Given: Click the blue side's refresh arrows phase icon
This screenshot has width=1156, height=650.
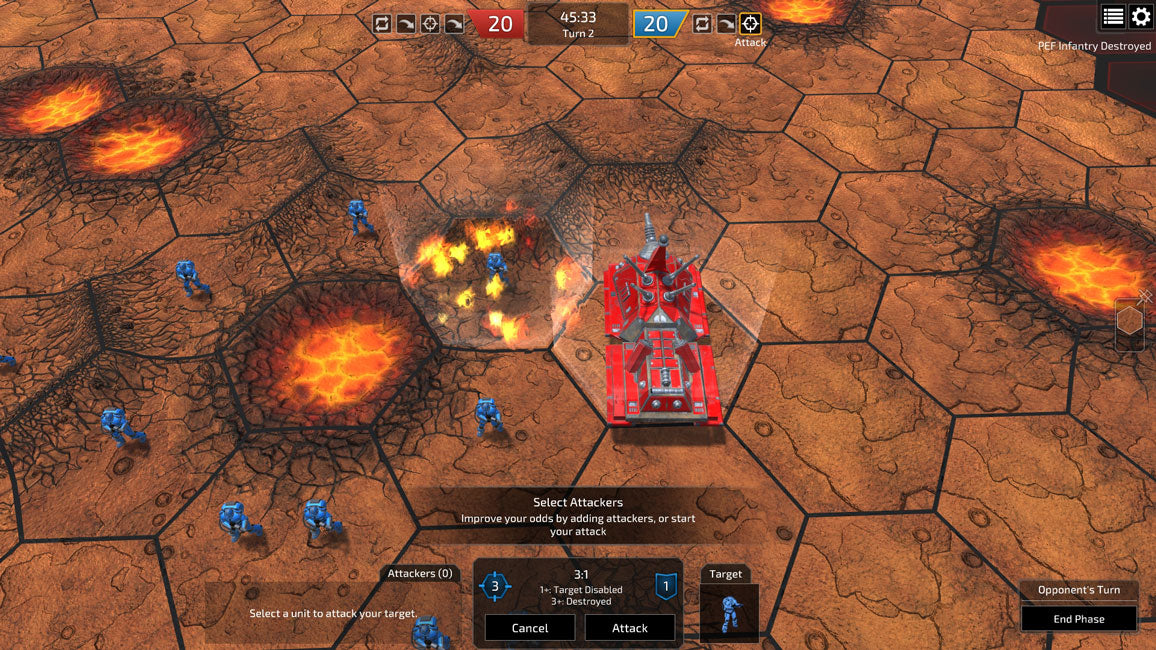Looking at the screenshot, I should click(703, 24).
